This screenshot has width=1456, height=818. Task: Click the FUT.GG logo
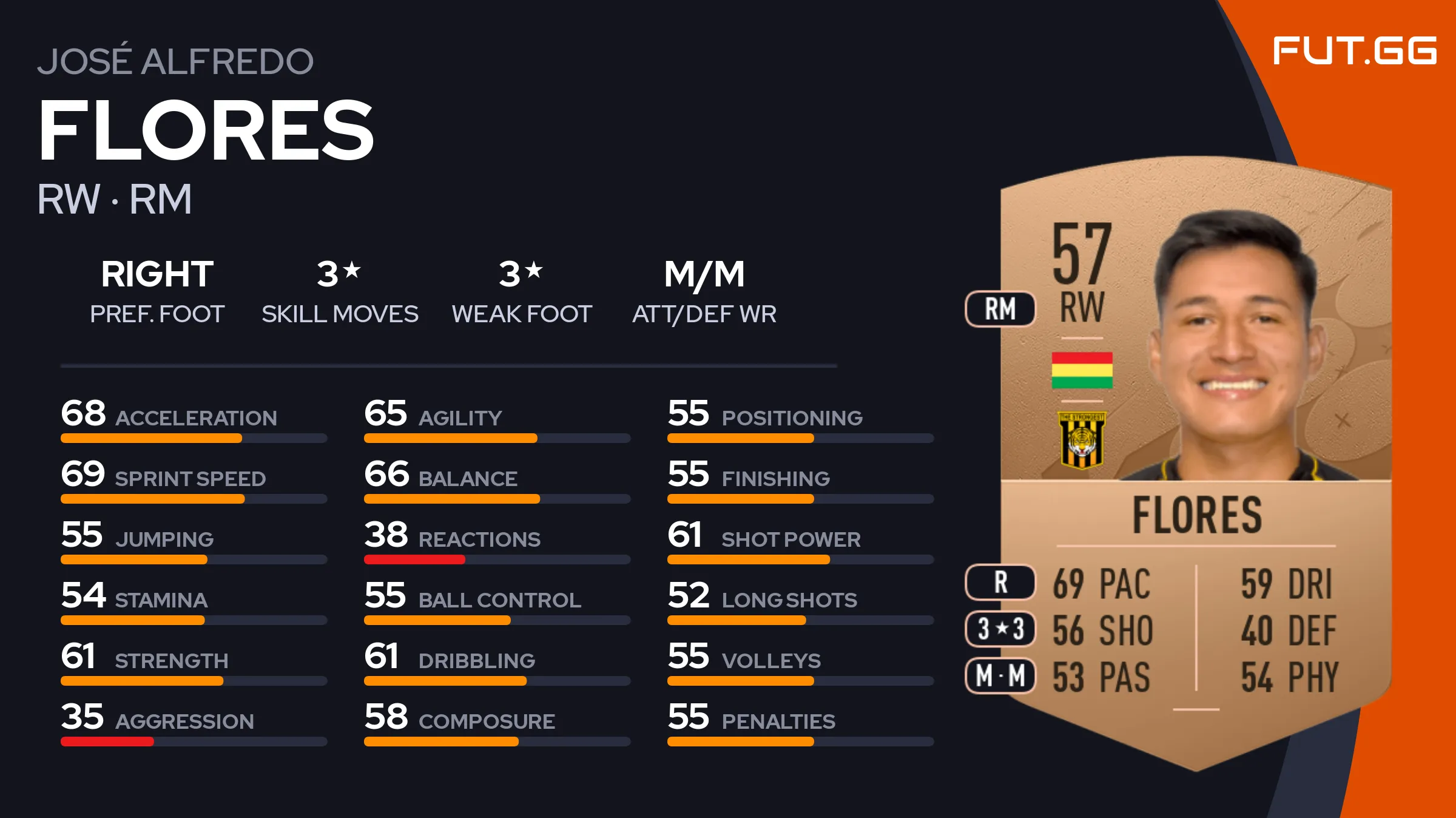[1354, 50]
